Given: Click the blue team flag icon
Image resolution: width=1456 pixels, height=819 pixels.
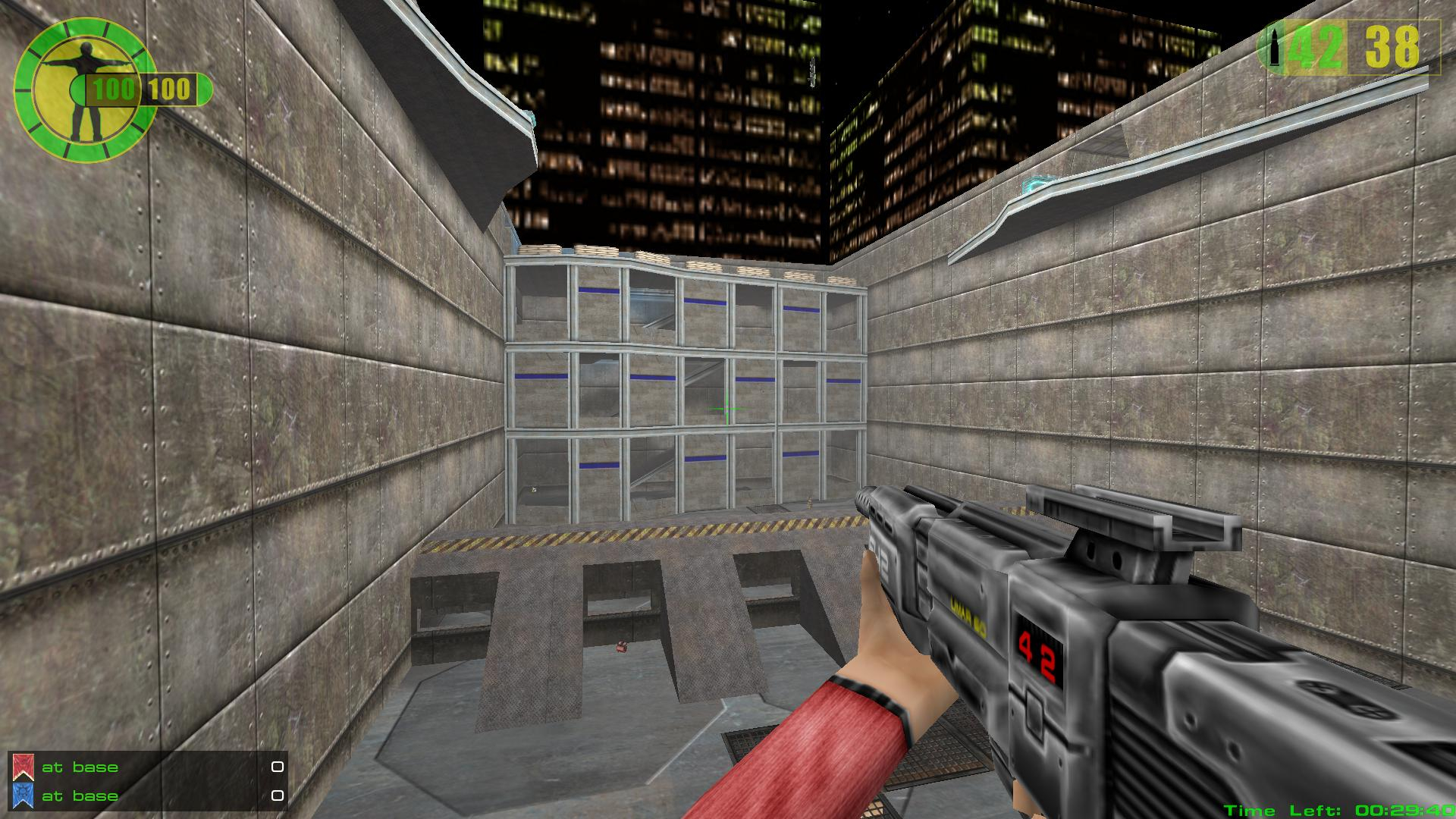Looking at the screenshot, I should coord(24,795).
